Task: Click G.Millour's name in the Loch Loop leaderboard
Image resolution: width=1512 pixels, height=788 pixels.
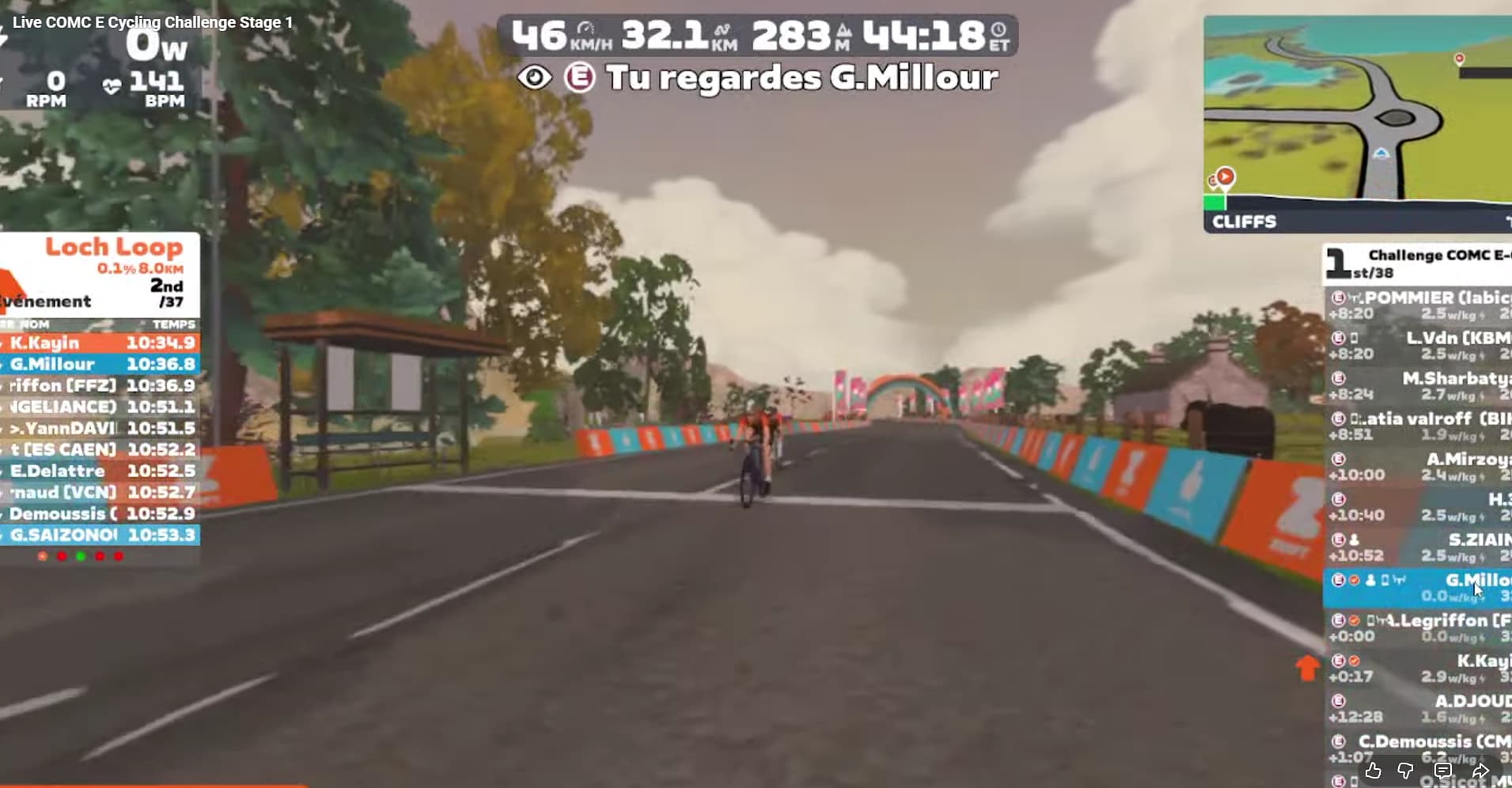Action: coord(52,364)
